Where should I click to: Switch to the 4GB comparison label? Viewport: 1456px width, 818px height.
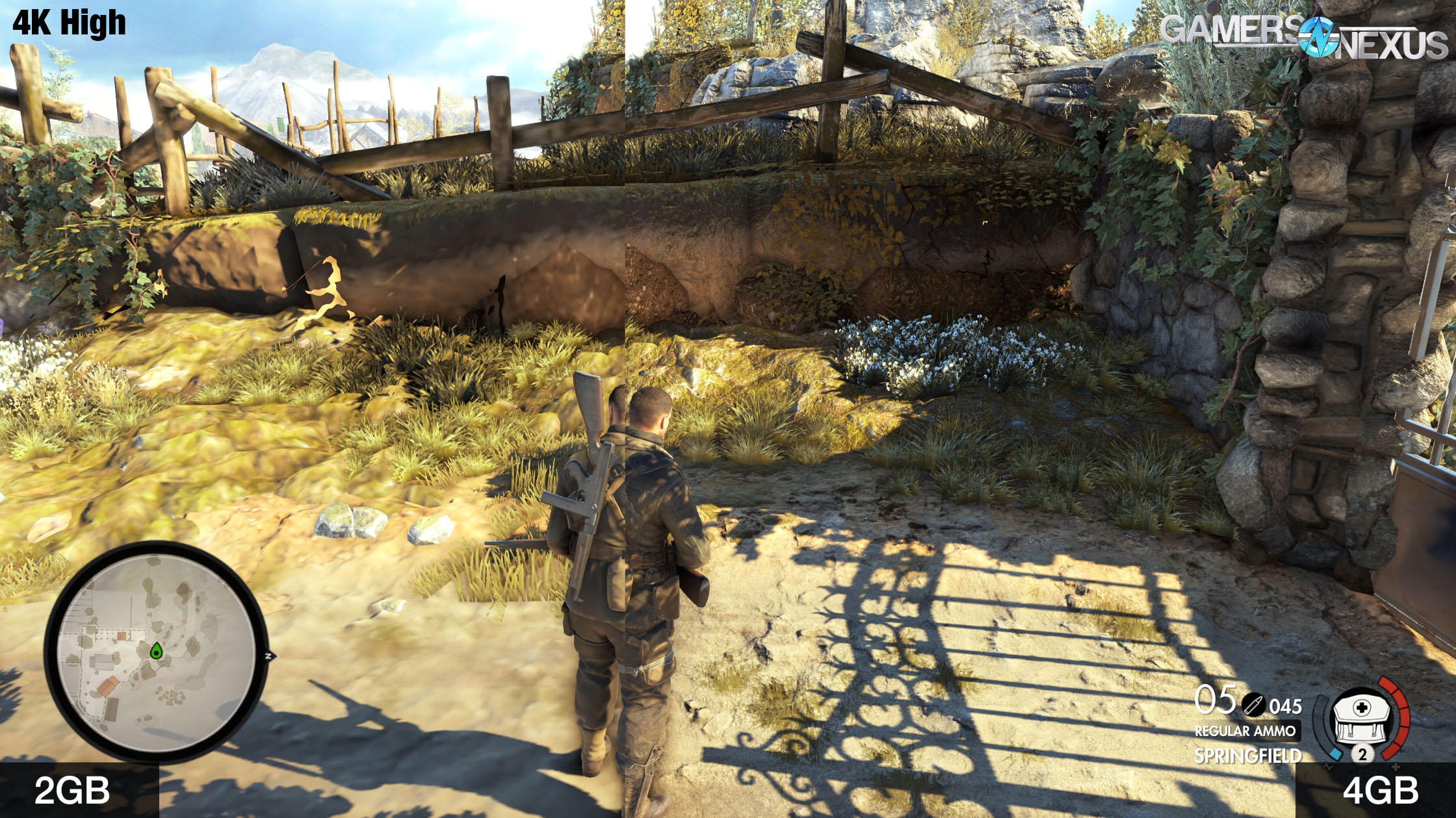click(1380, 790)
